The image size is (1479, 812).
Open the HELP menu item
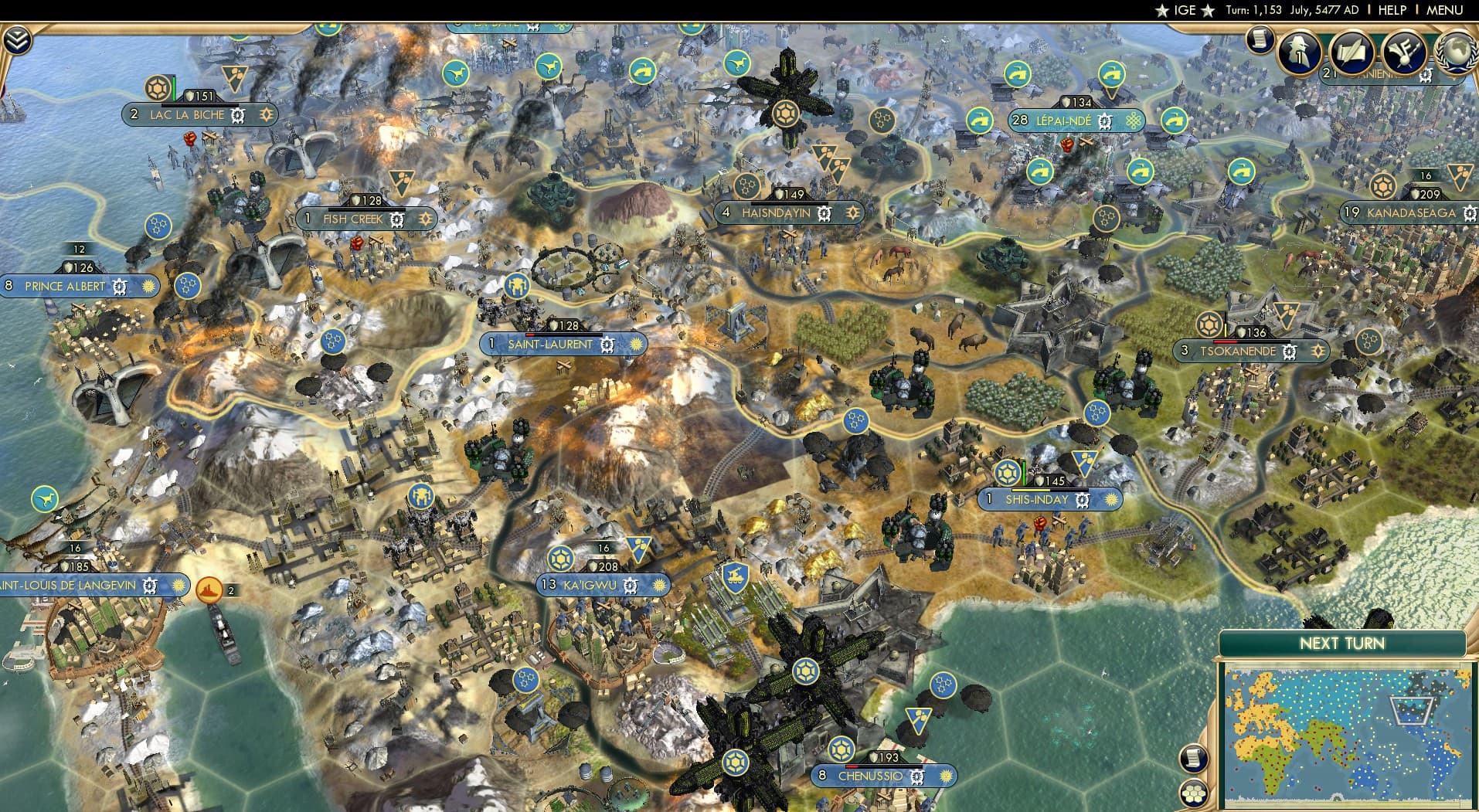(1393, 10)
